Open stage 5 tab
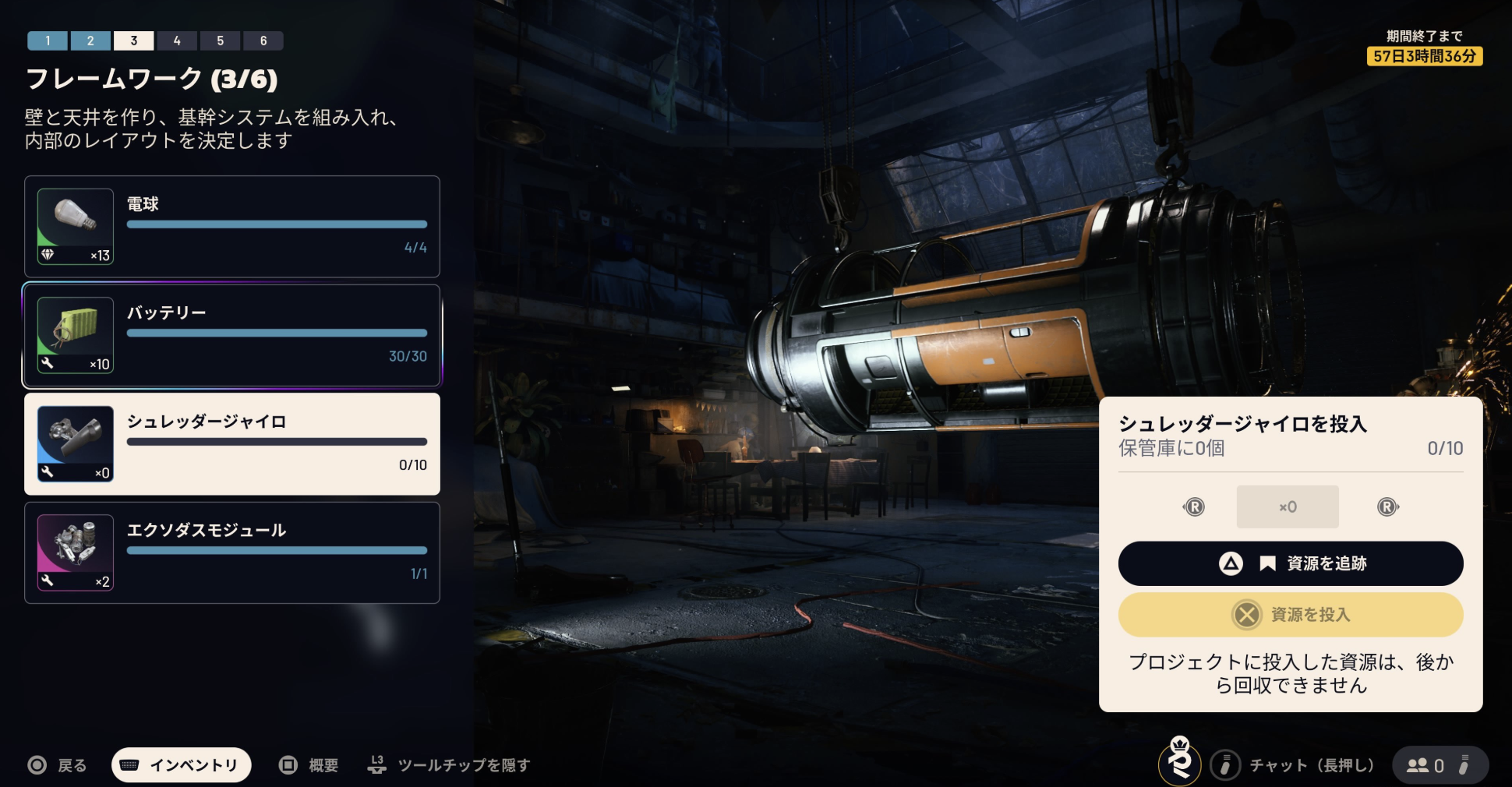Viewport: 1512px width, 787px height. pos(221,41)
